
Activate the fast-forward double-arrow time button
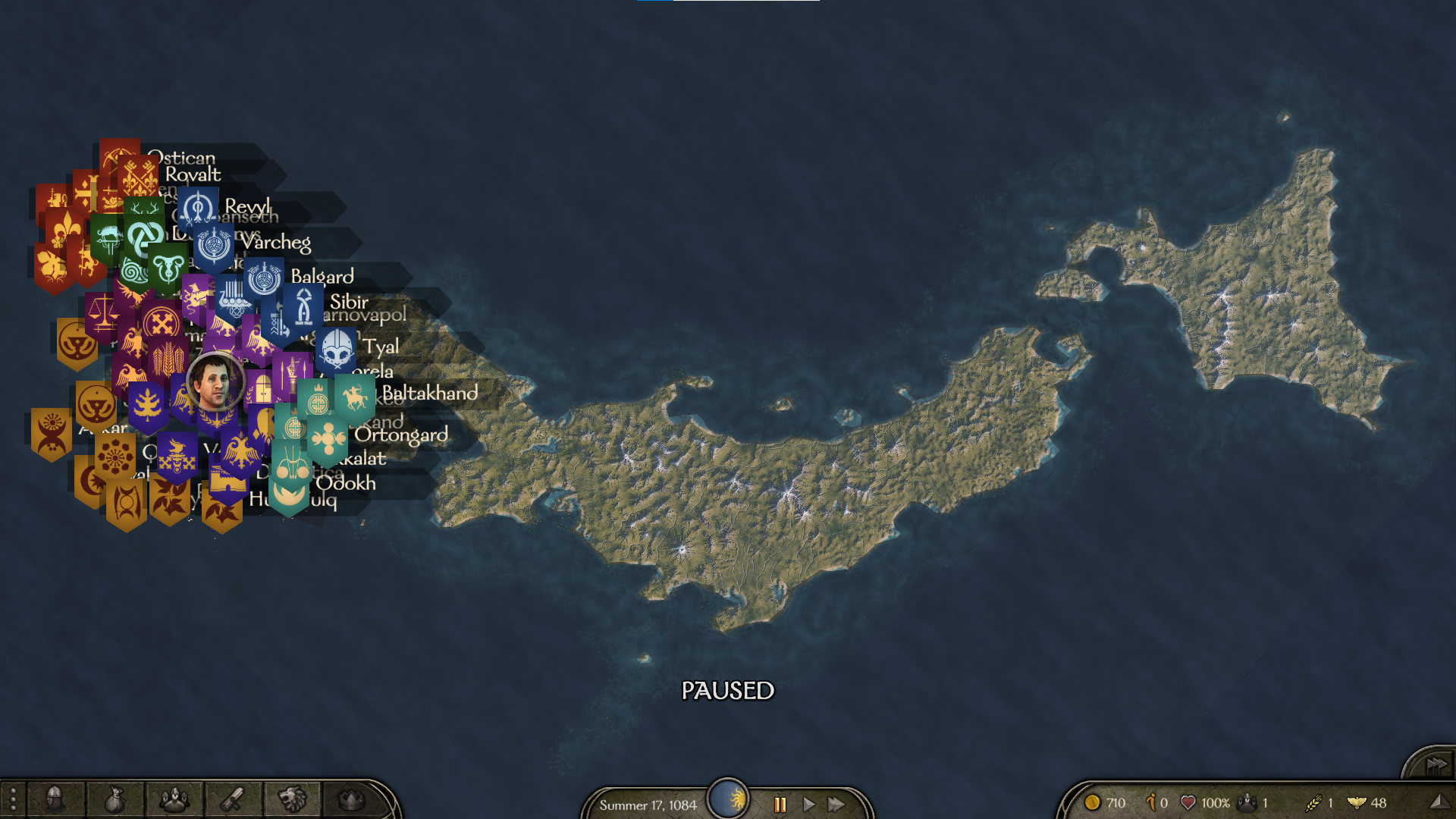click(x=836, y=804)
